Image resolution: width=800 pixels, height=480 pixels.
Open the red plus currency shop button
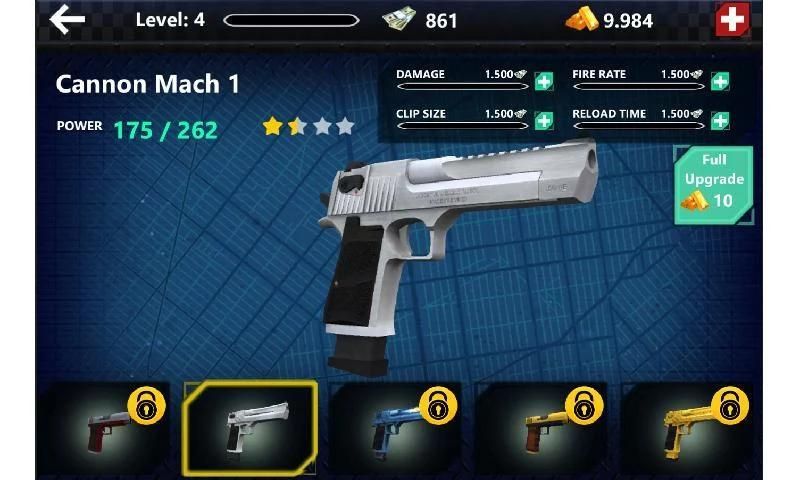coord(732,19)
